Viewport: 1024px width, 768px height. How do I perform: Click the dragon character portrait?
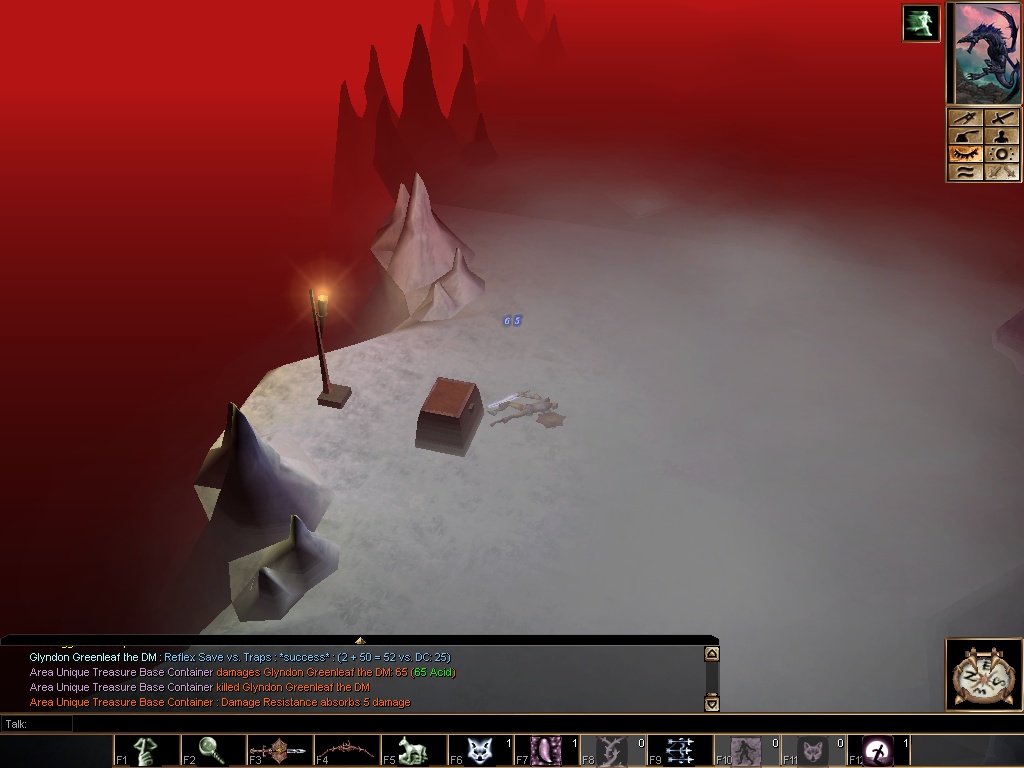coord(985,53)
